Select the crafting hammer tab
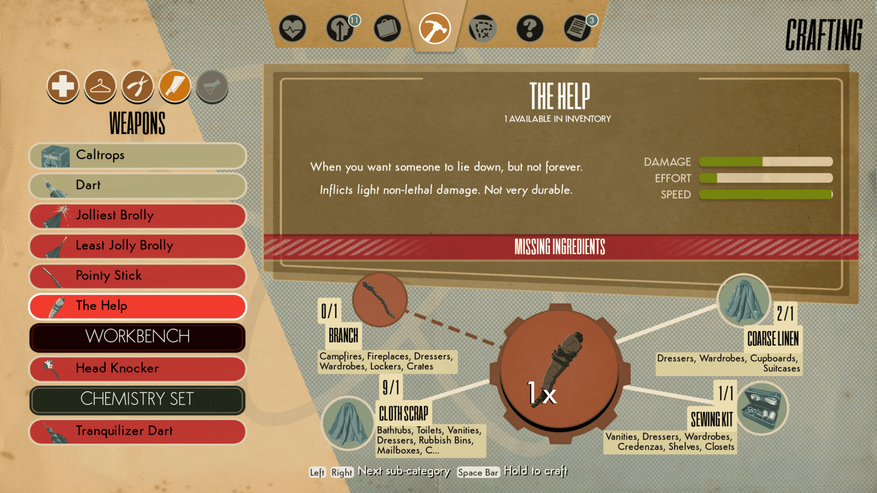Image resolution: width=877 pixels, height=493 pixels. tap(435, 27)
